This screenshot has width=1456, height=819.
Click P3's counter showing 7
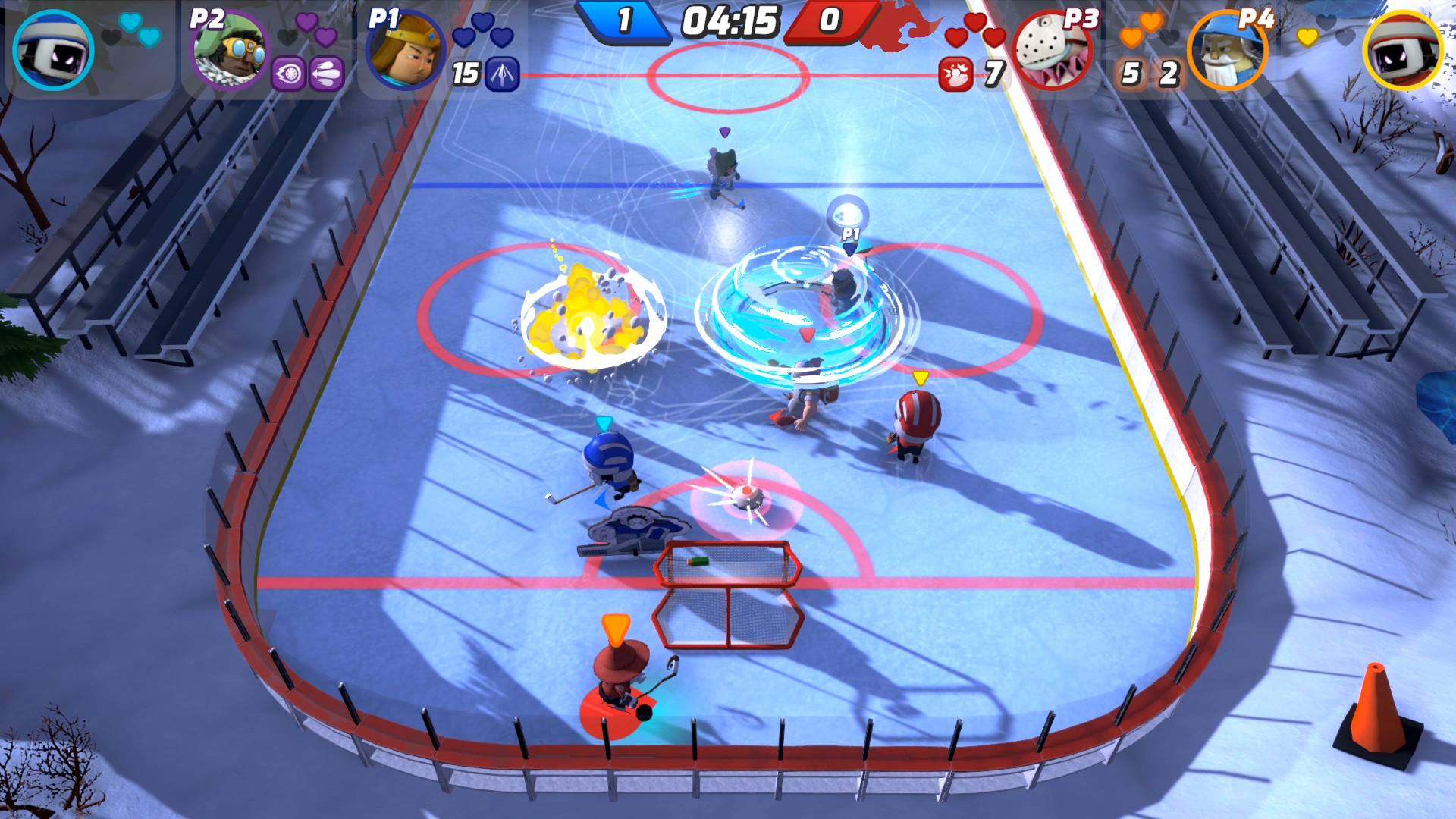992,74
